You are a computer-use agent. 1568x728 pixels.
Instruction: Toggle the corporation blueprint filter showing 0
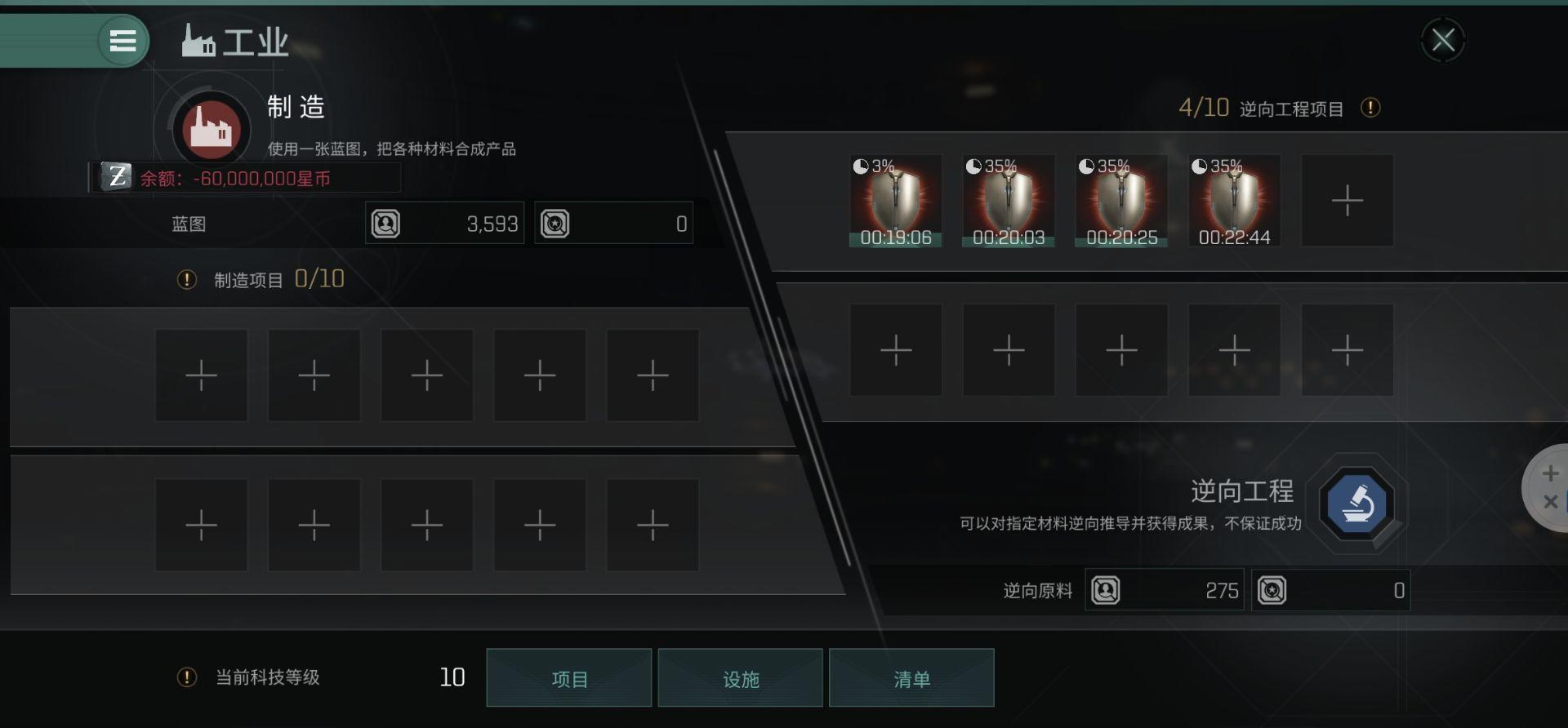(x=555, y=222)
